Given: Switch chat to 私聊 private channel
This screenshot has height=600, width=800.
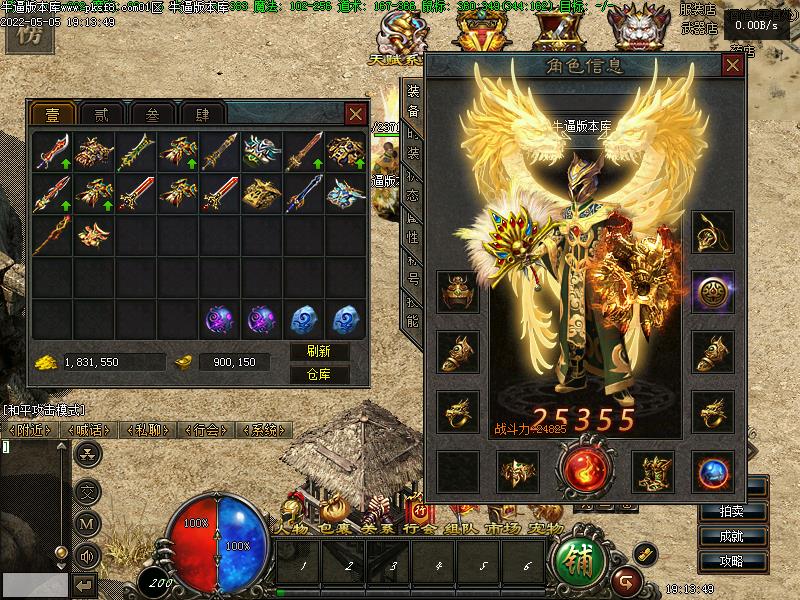Looking at the screenshot, I should tap(148, 430).
